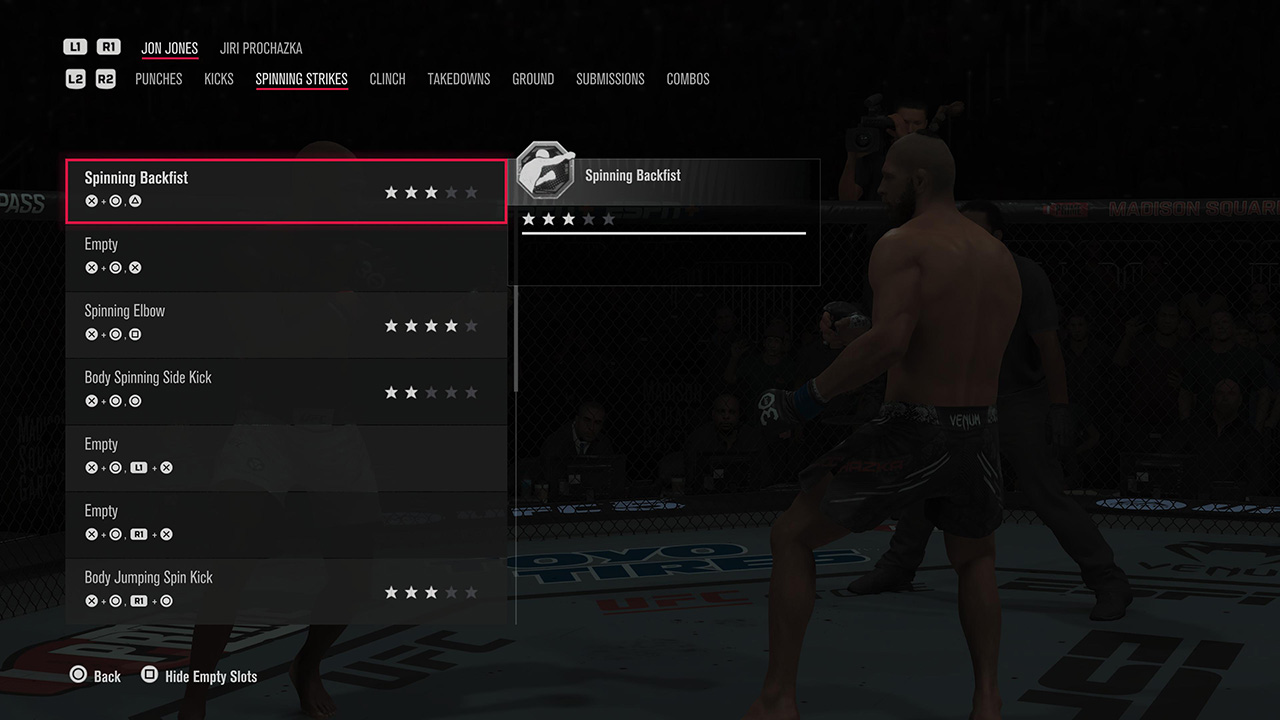Click the R2 trigger icon

[x=105, y=78]
